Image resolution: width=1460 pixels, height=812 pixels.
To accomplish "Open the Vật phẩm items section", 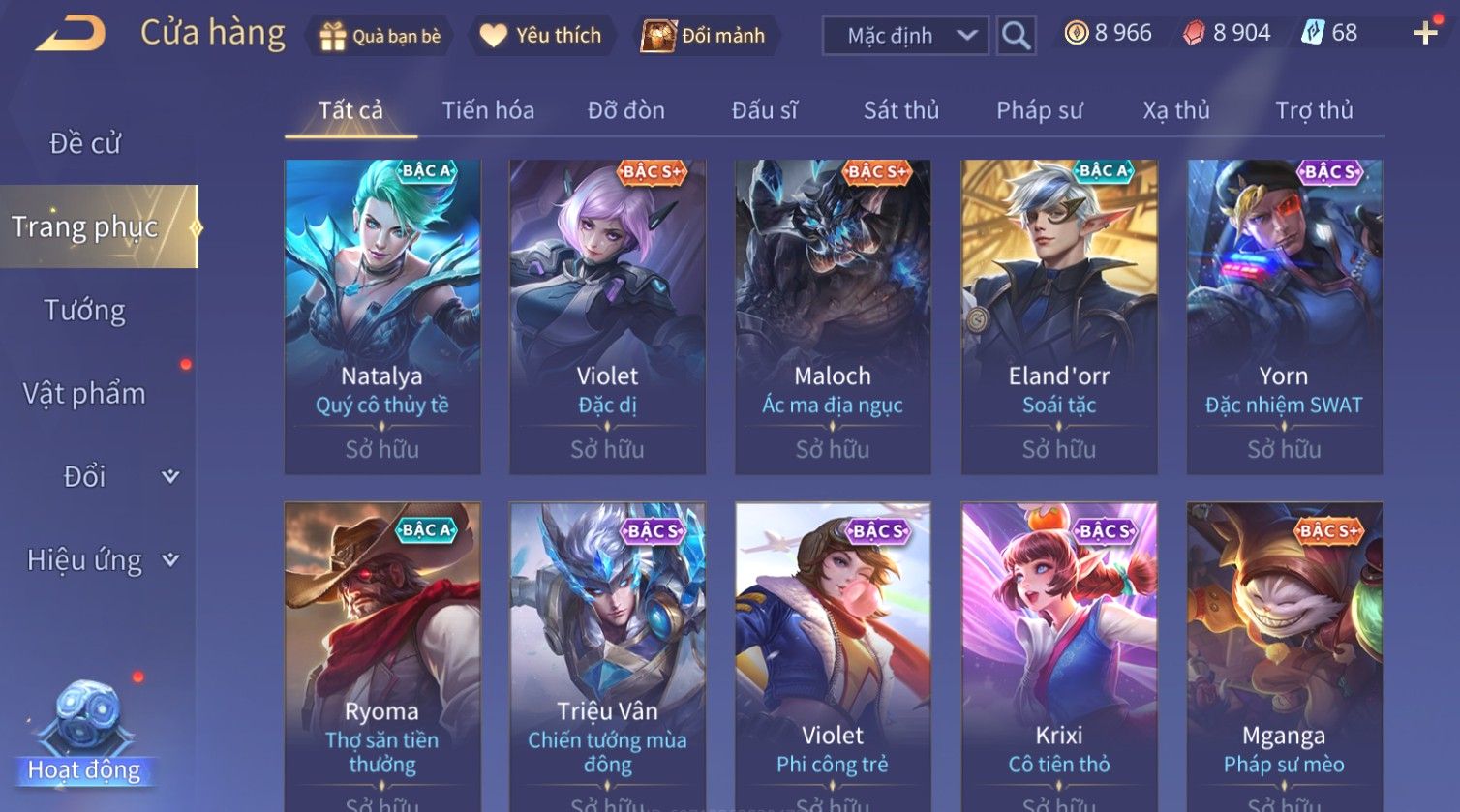I will click(85, 393).
